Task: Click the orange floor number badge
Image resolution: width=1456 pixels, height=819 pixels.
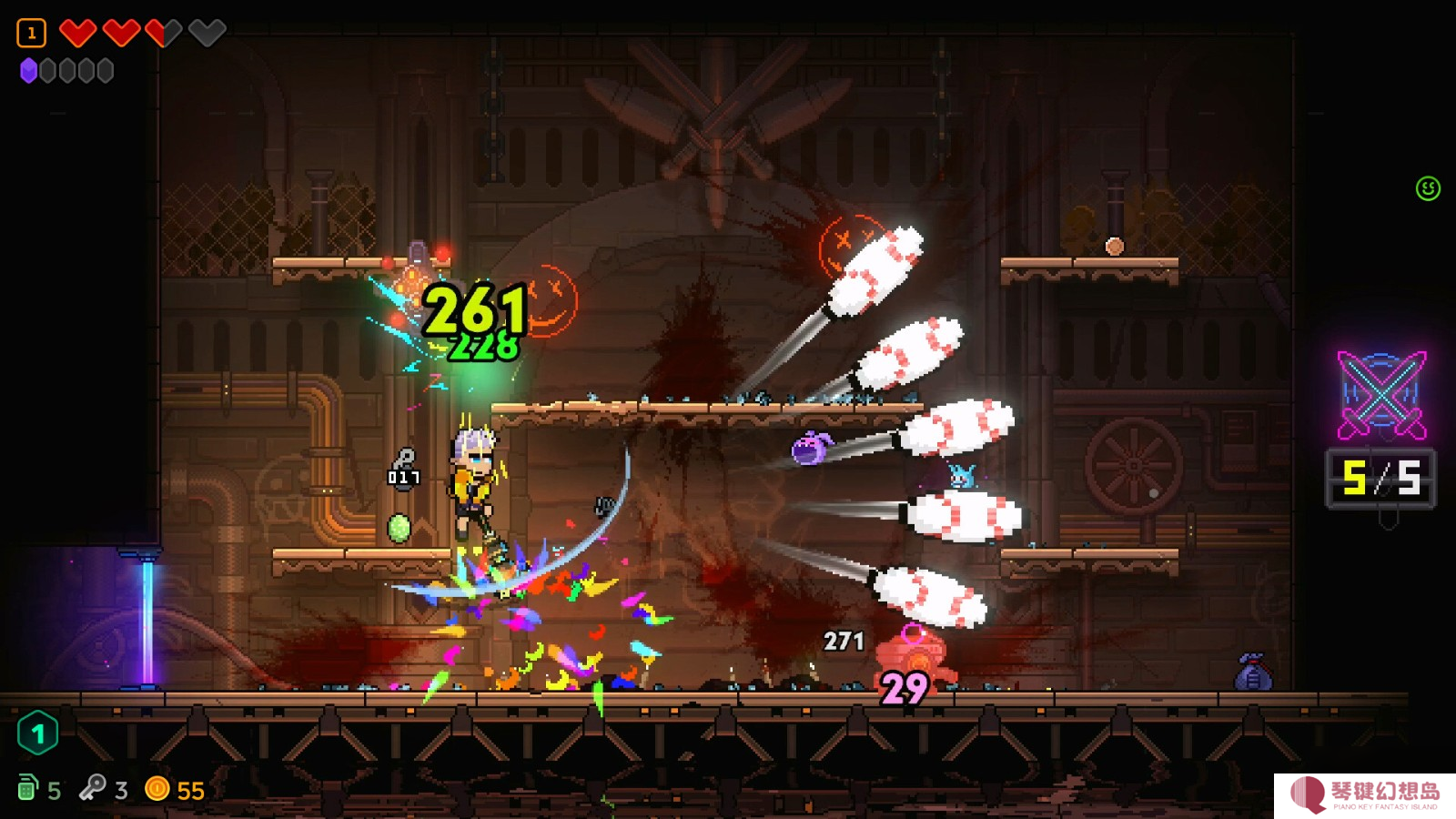Action: (31, 34)
